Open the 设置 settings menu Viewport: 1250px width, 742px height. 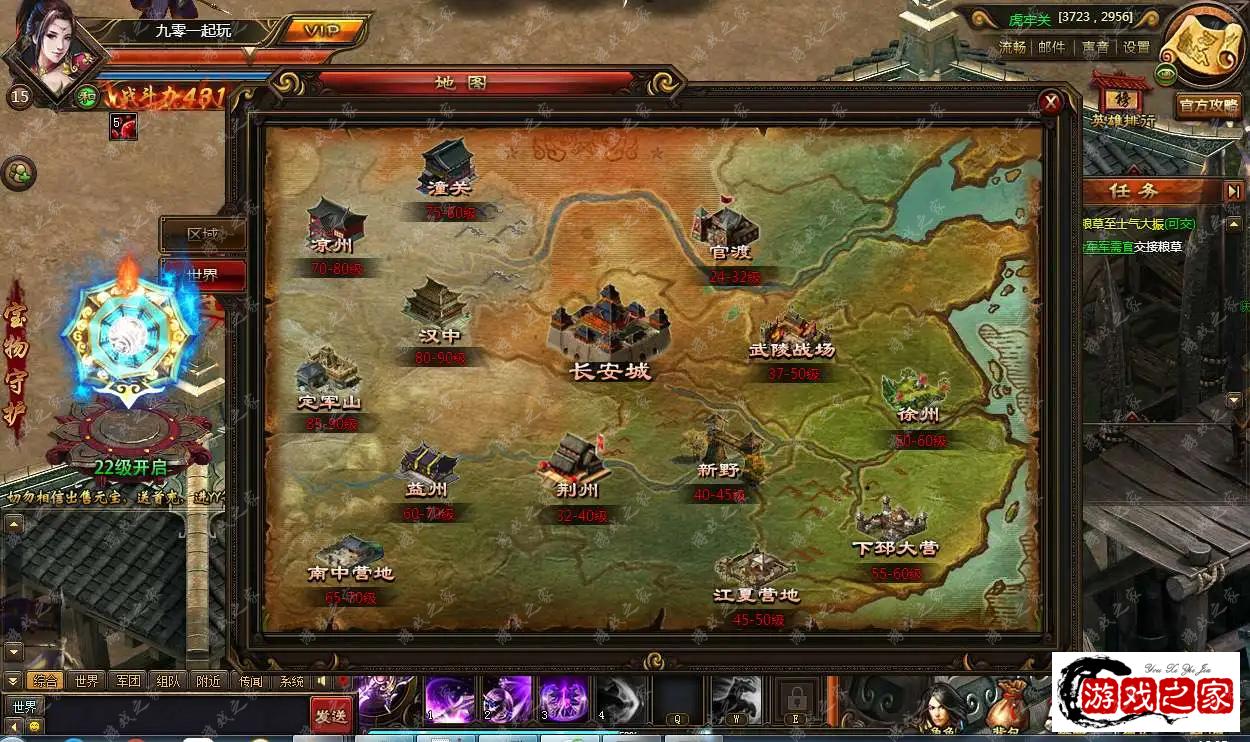pyautogui.click(x=1136, y=47)
